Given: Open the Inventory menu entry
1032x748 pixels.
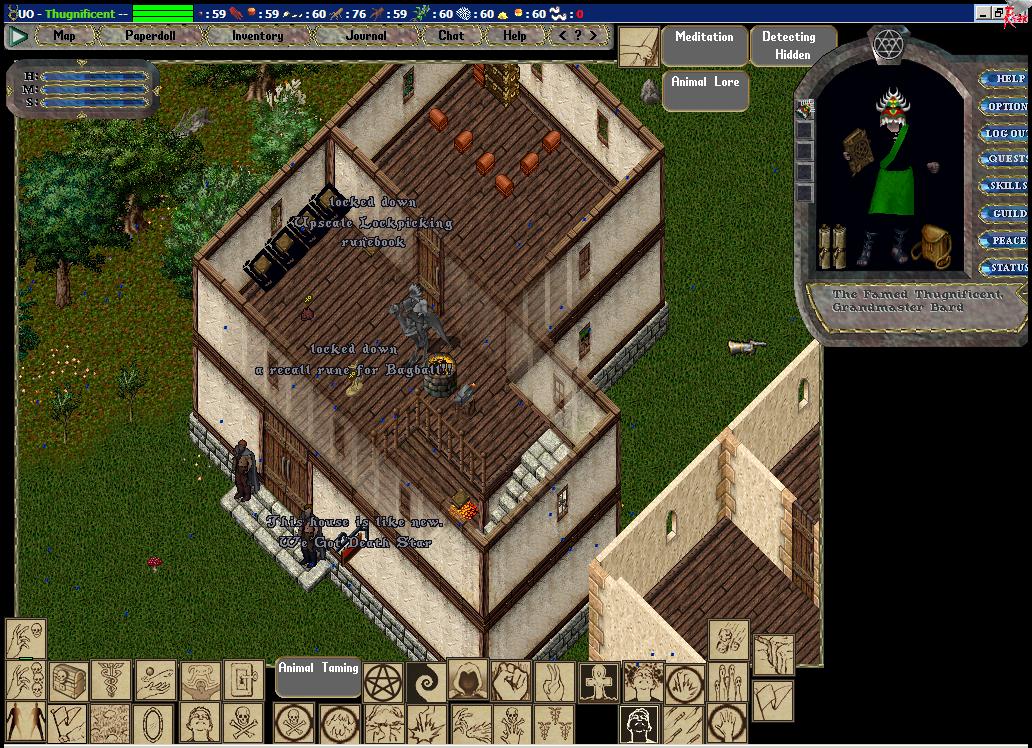Looking at the screenshot, I should (257, 36).
